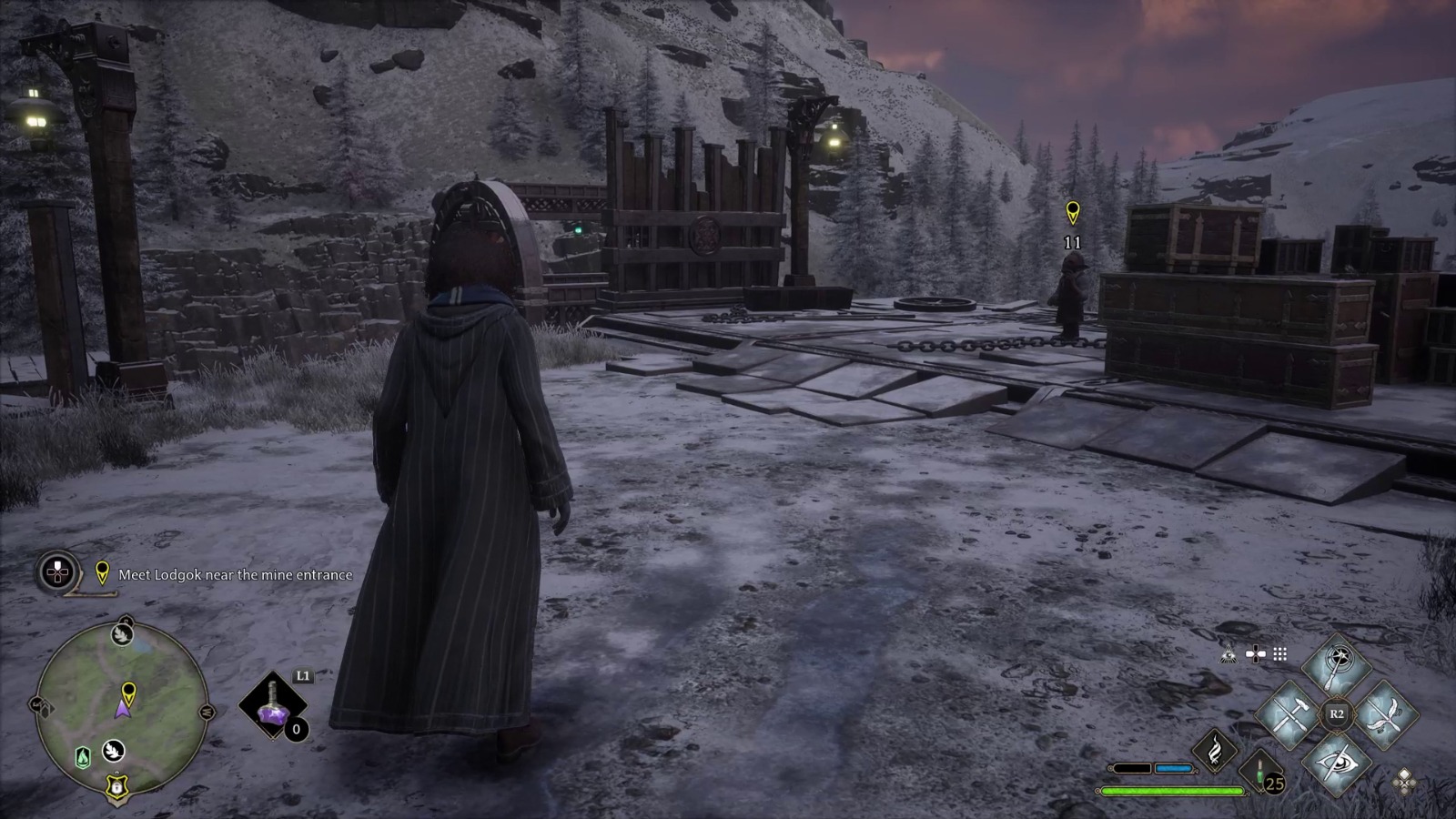Image resolution: width=1456 pixels, height=819 pixels.
Task: Select the crossed eye spell icon
Action: pos(1337,765)
